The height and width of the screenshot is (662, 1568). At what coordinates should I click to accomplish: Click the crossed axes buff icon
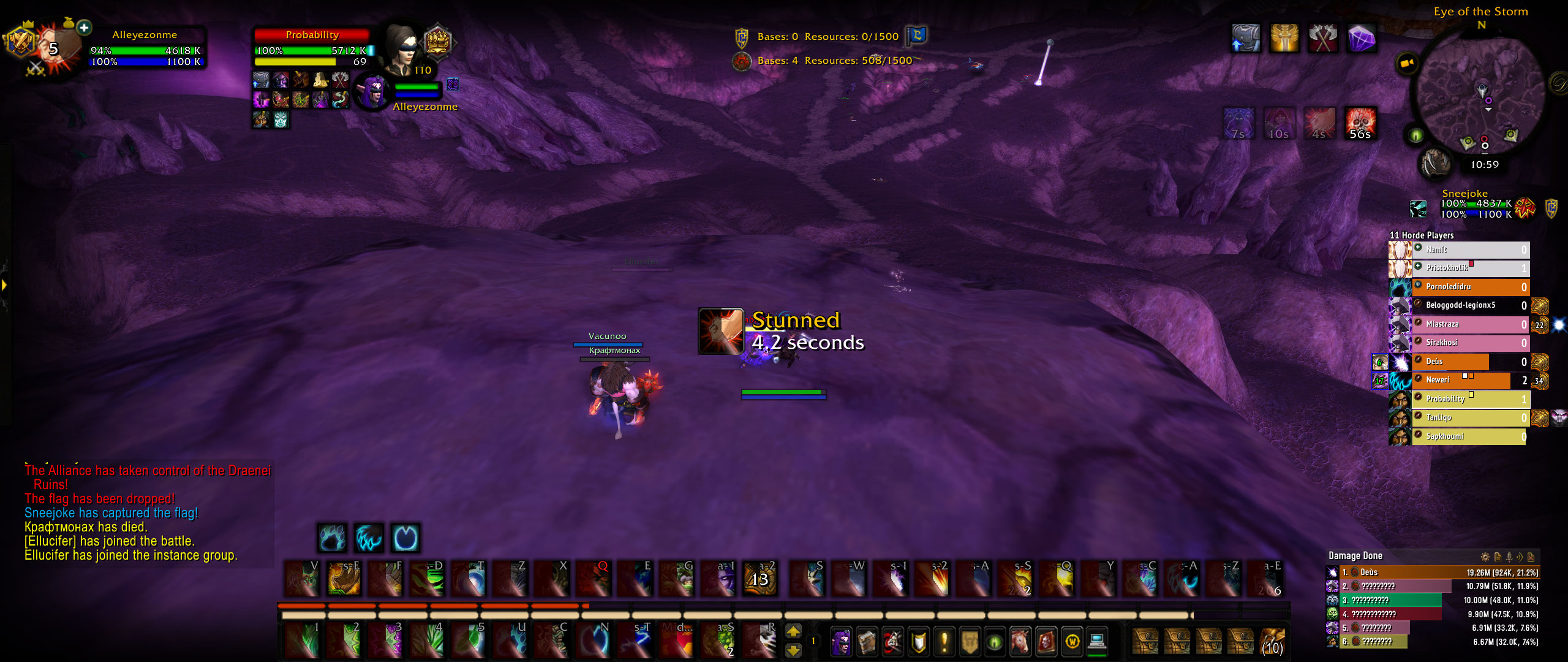(1322, 39)
